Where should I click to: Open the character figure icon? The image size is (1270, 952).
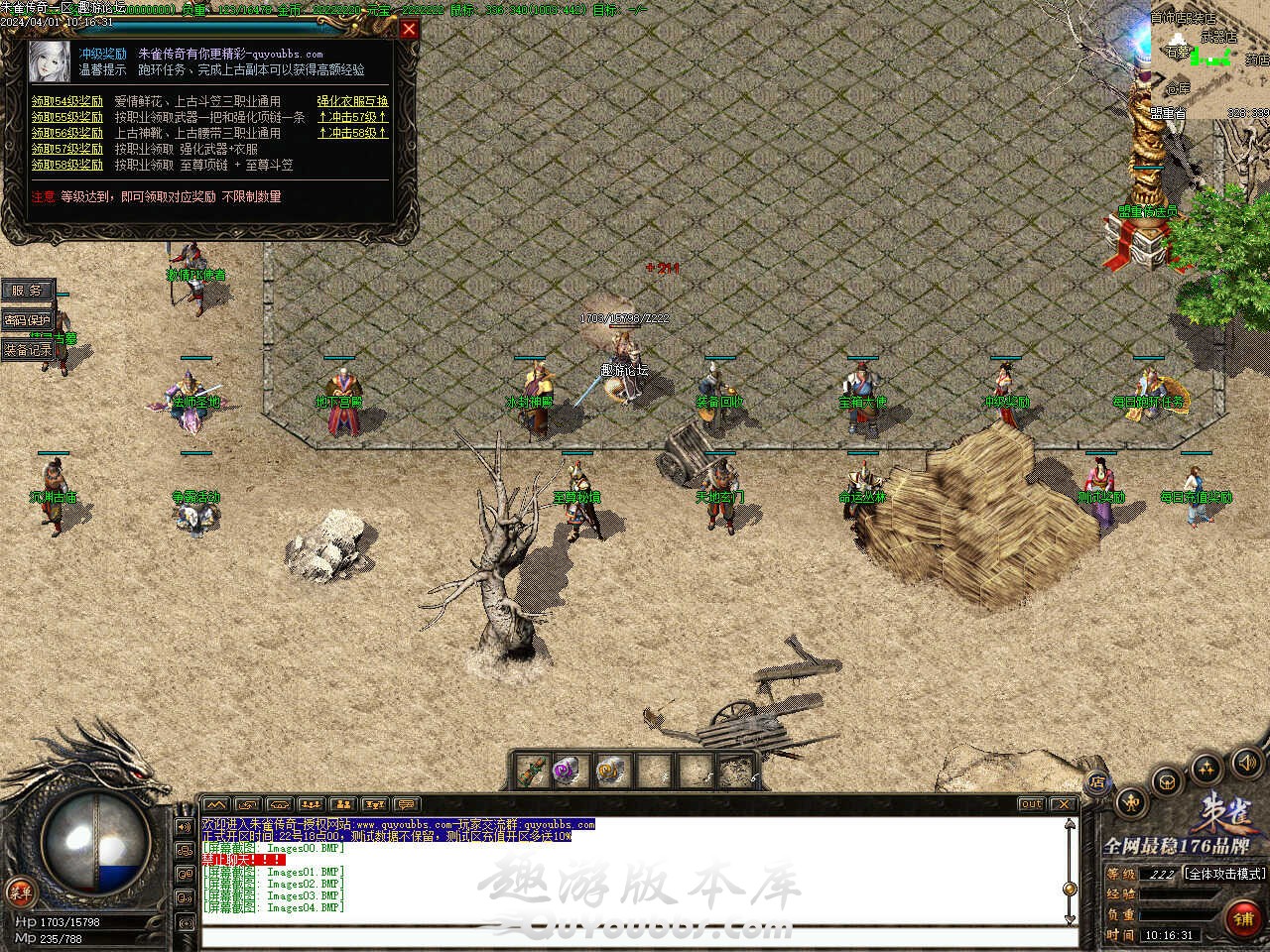coord(1132,802)
